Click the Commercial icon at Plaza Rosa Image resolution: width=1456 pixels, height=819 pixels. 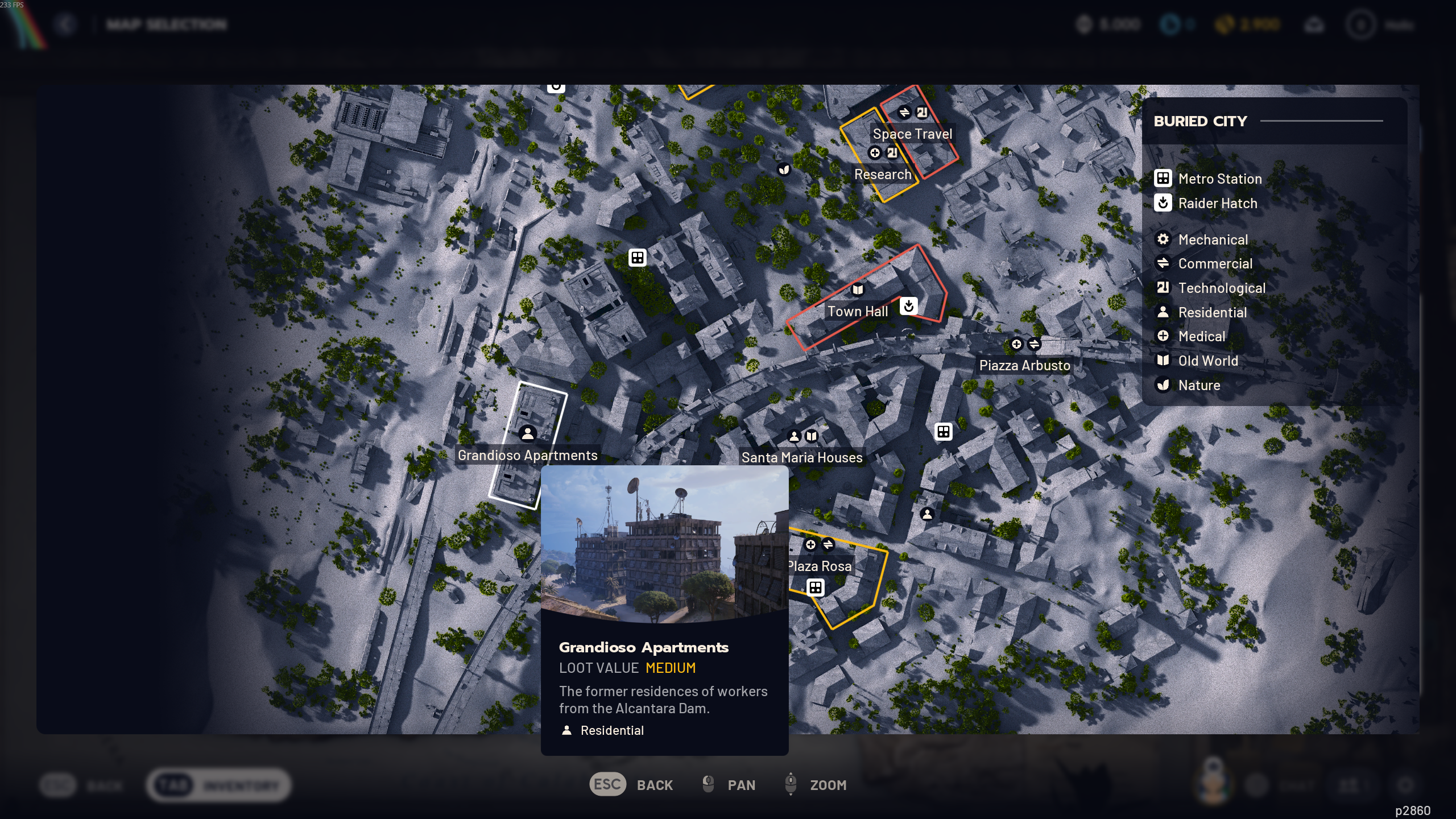828,544
